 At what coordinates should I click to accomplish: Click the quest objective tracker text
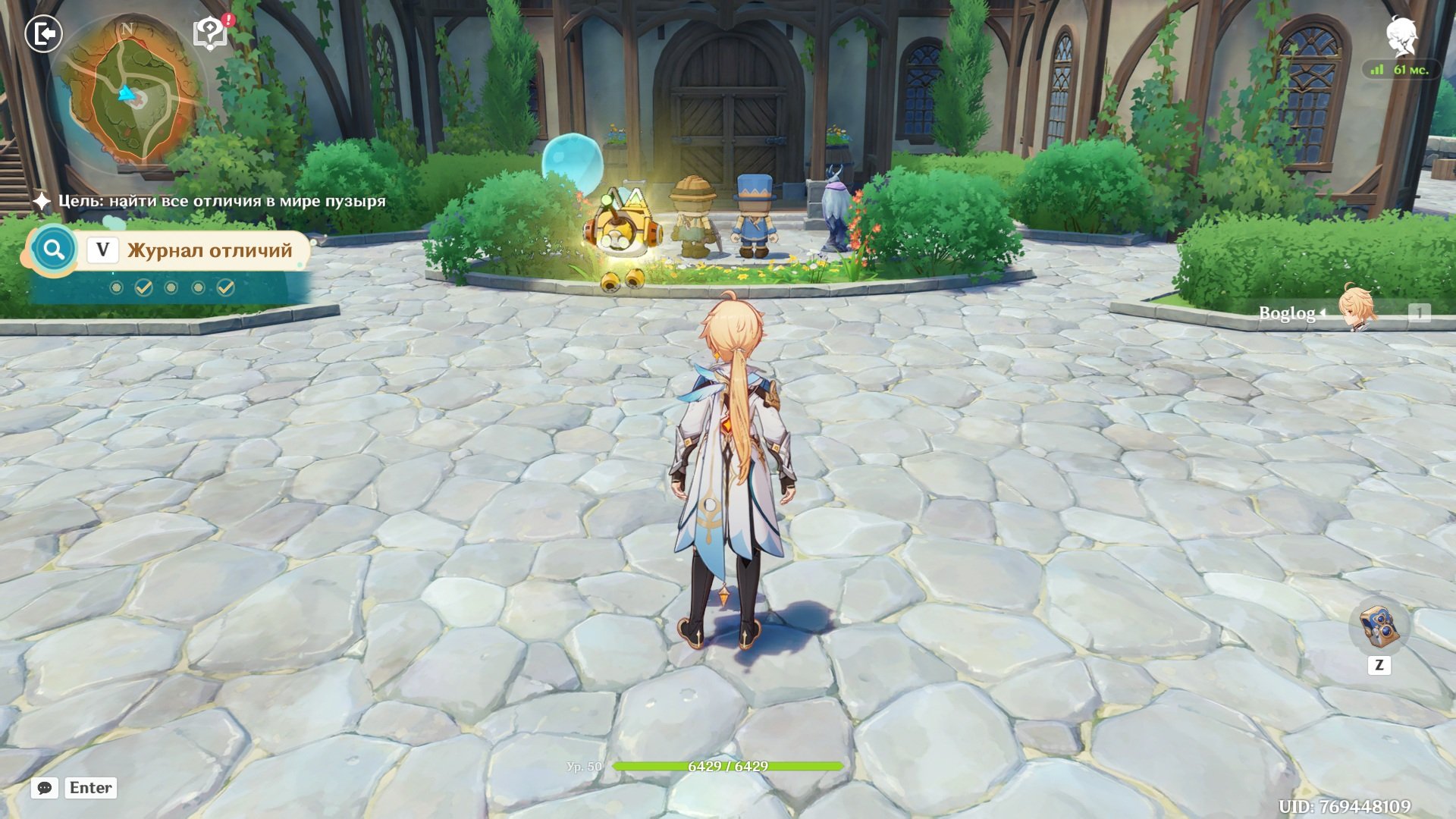pyautogui.click(x=221, y=201)
